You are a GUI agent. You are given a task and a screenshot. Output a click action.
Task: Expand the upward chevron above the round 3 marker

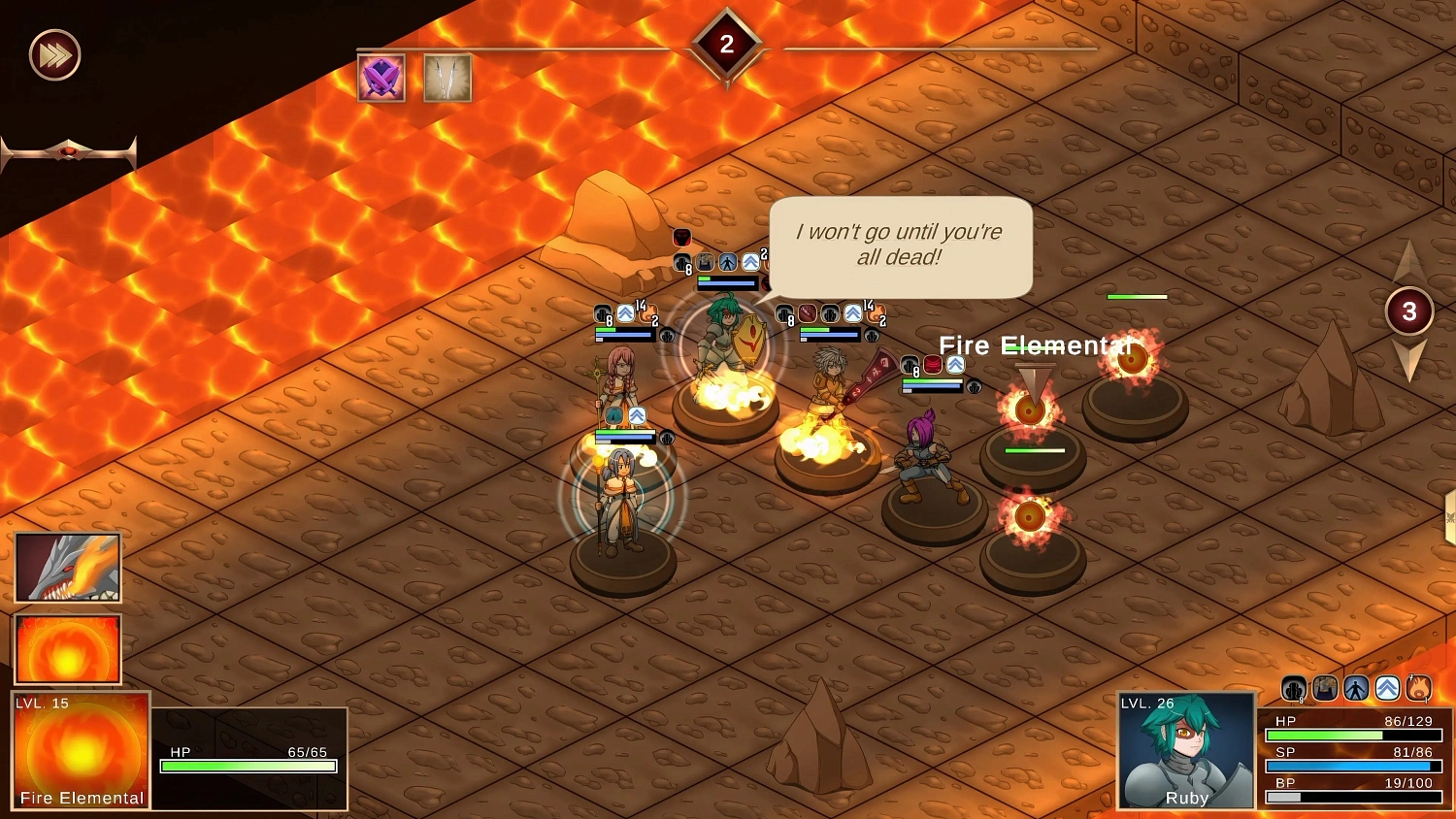[x=1409, y=260]
